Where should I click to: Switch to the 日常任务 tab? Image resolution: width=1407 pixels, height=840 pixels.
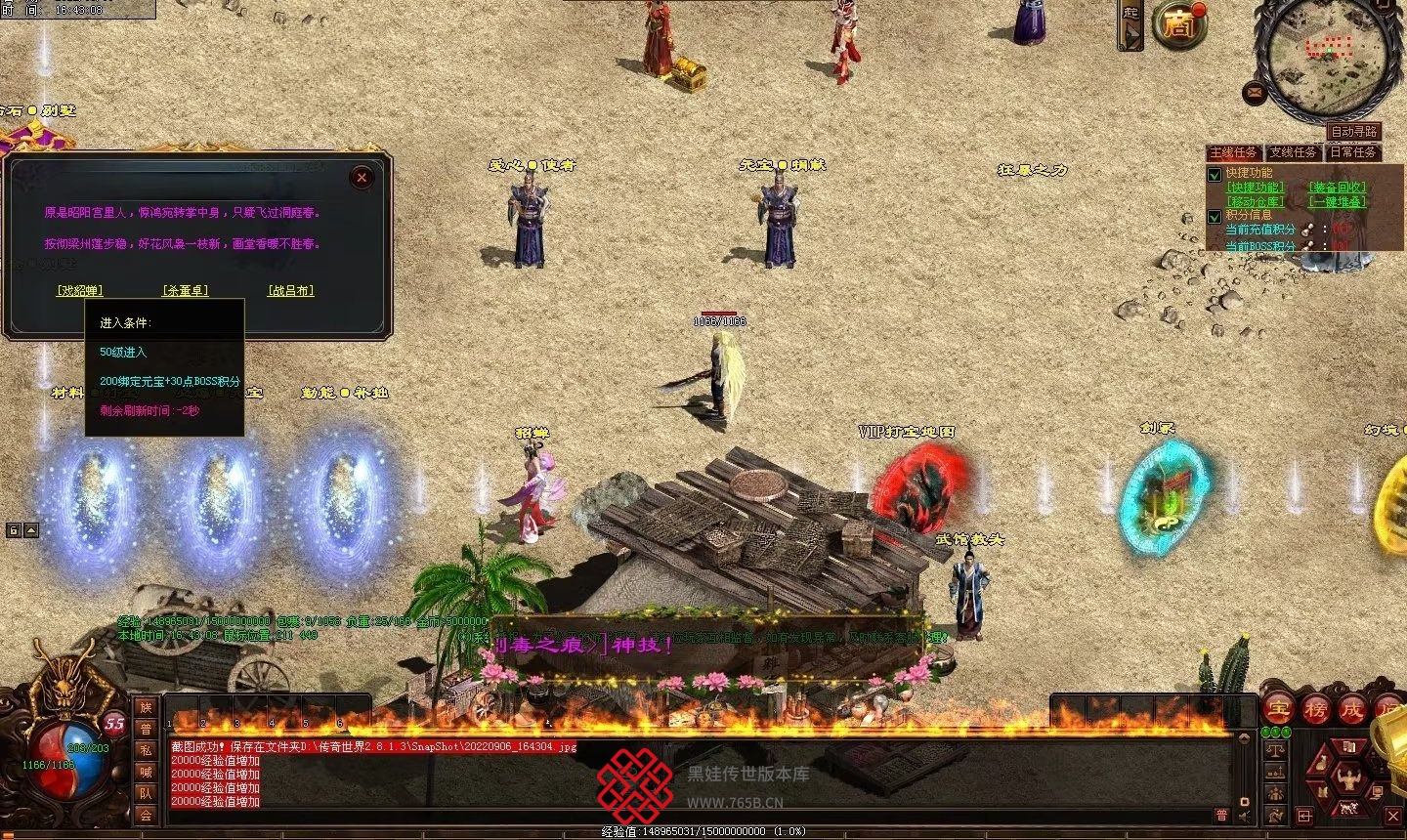coord(1353,152)
